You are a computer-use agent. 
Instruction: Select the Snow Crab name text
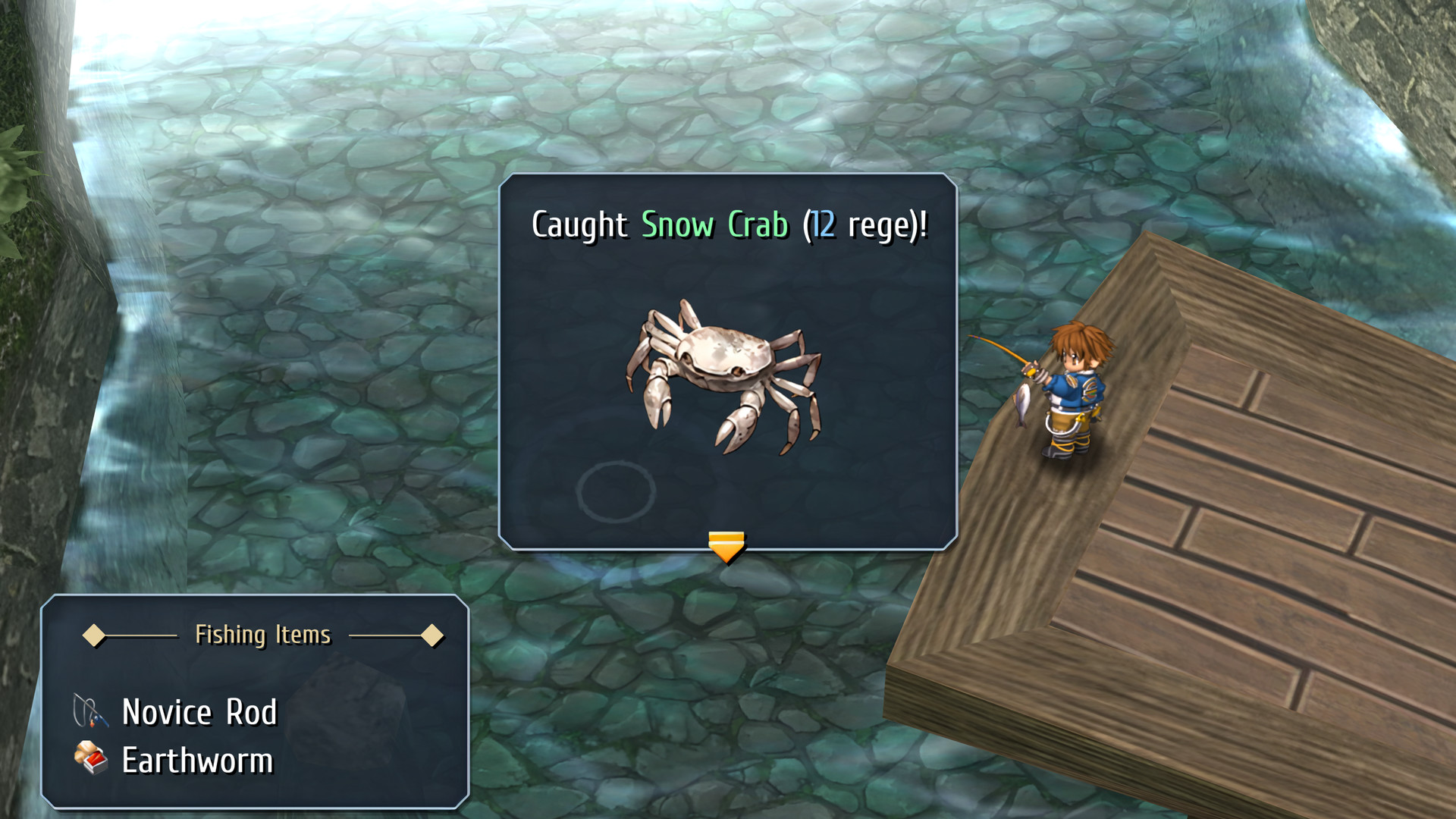coord(716,224)
